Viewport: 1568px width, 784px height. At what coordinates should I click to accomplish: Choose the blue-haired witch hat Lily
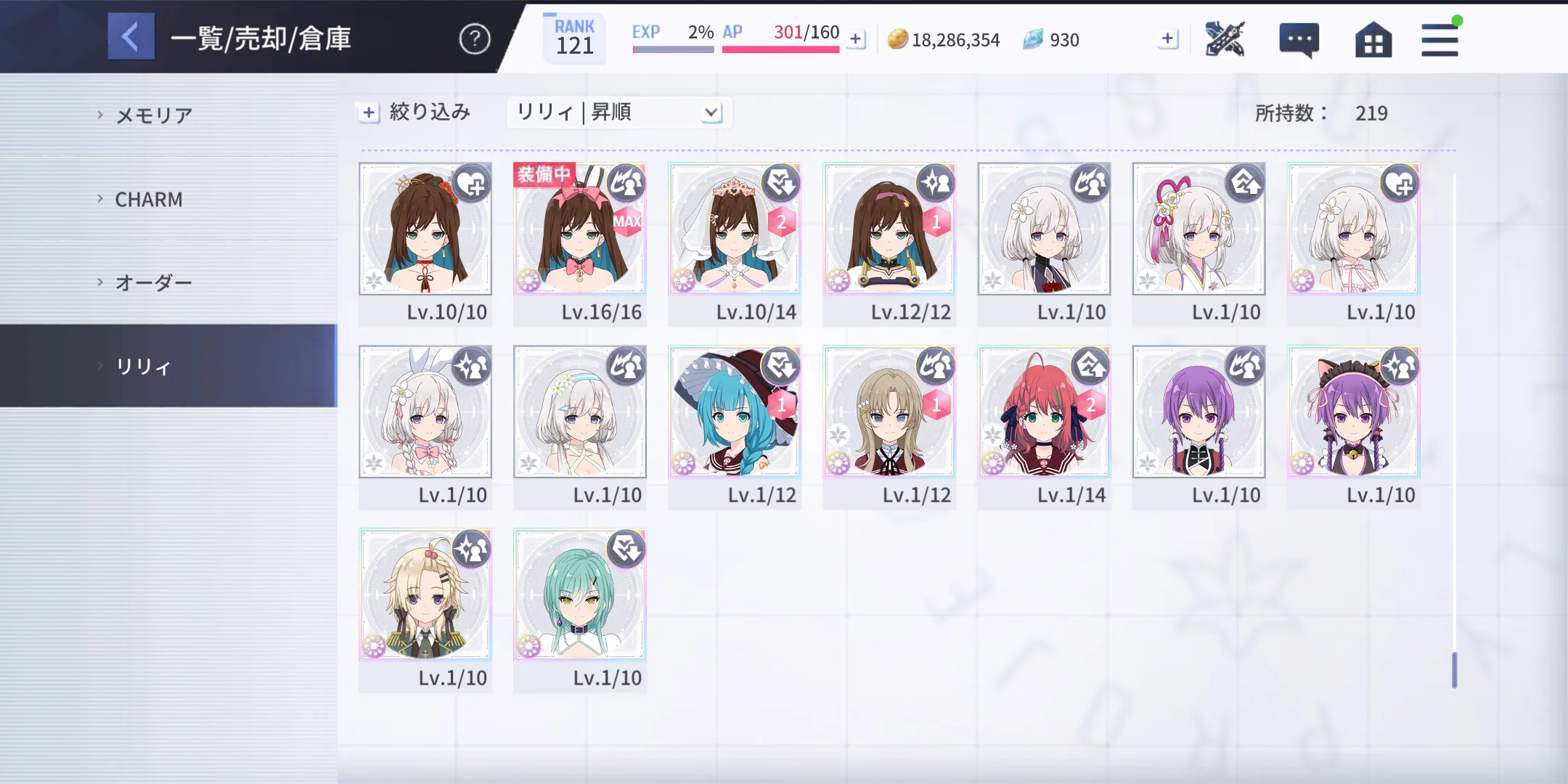pyautogui.click(x=734, y=412)
